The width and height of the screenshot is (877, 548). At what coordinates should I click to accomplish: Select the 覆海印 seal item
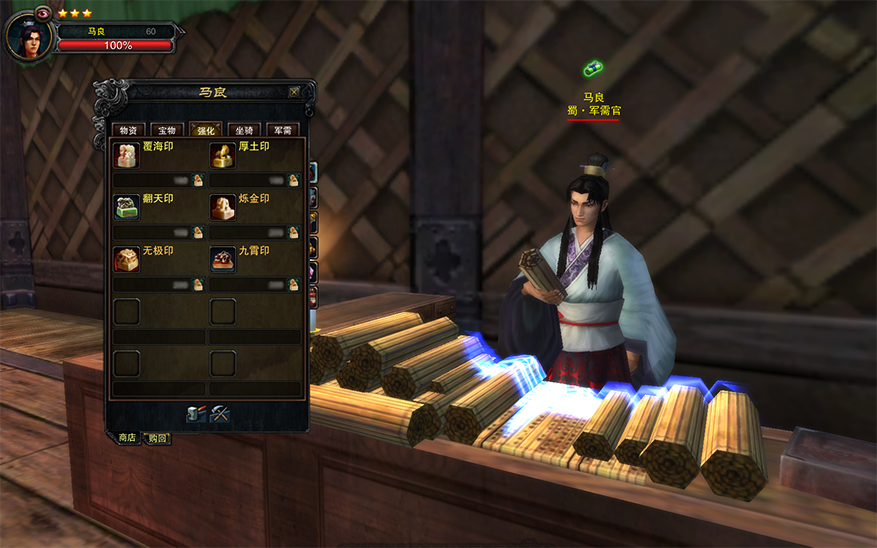[x=127, y=155]
